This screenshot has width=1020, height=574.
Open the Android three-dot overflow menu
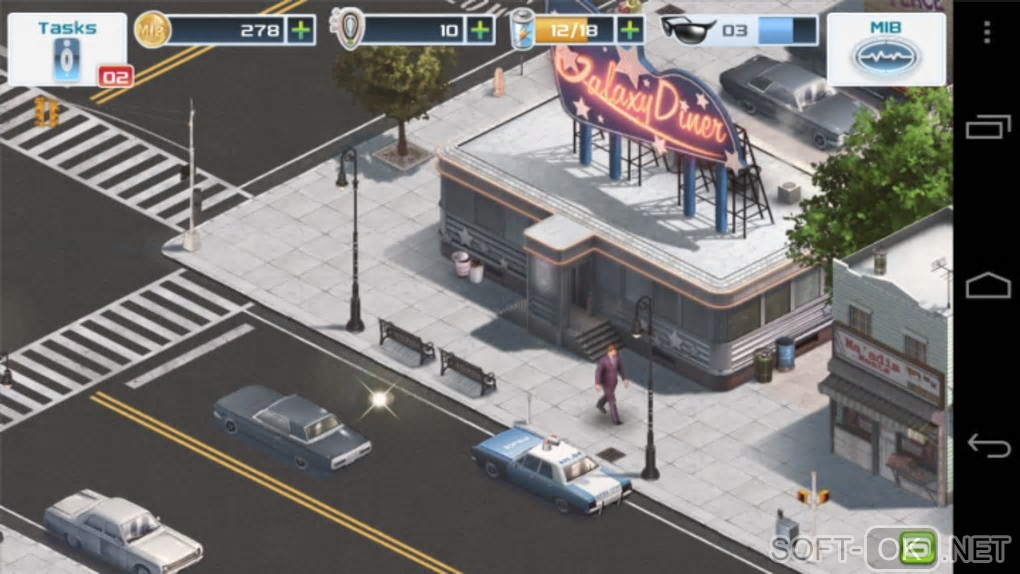pyautogui.click(x=986, y=33)
